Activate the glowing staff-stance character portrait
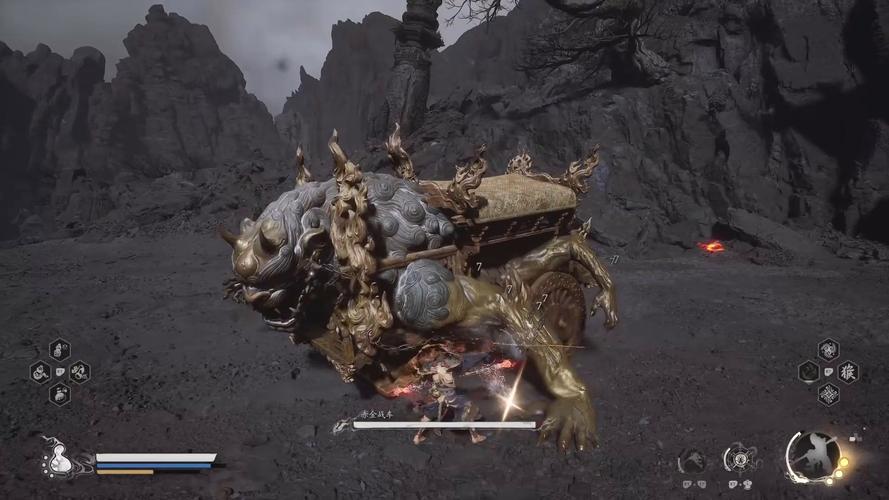Image resolution: width=889 pixels, height=500 pixels. click(812, 456)
